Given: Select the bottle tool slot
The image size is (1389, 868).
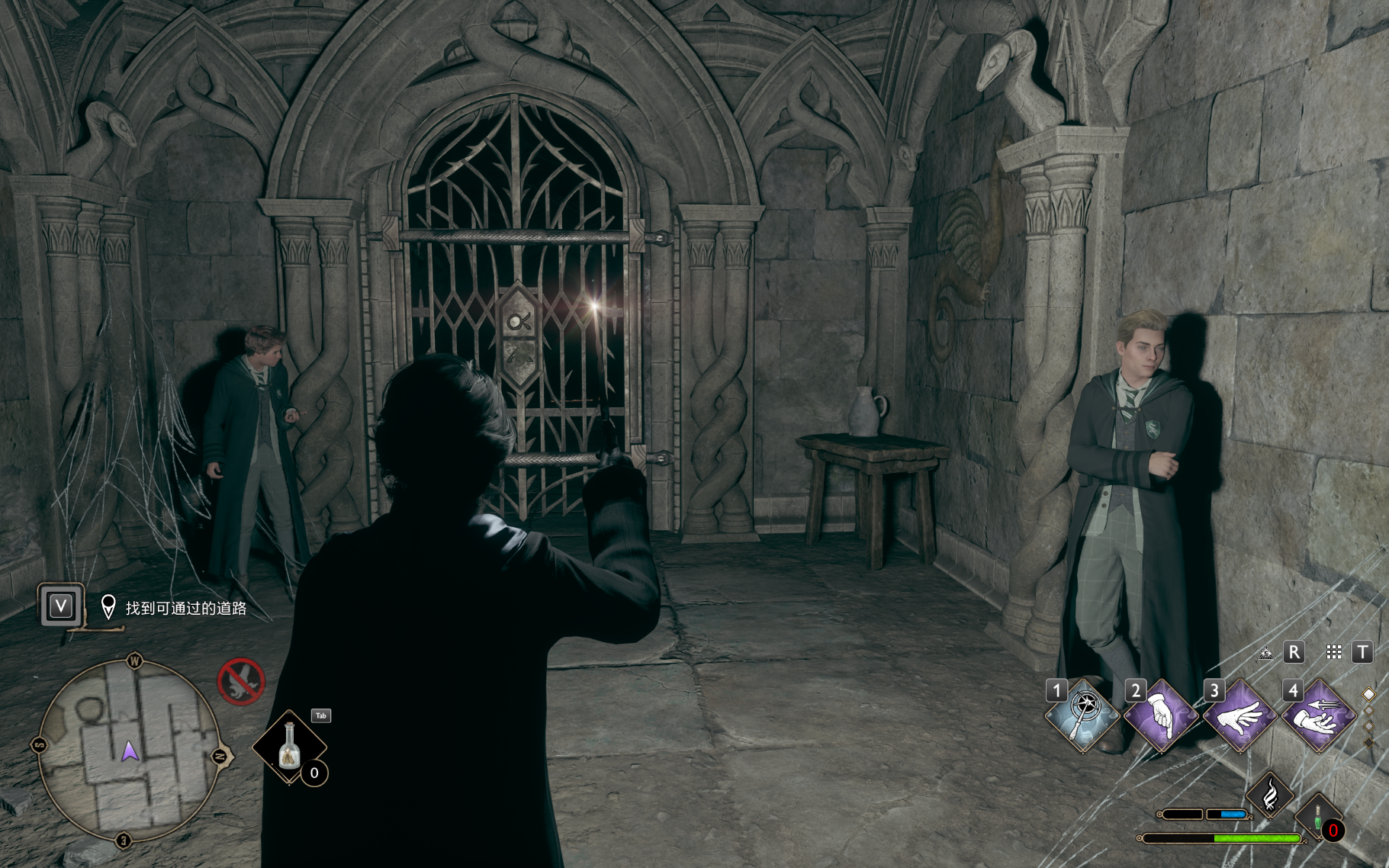Looking at the screenshot, I should (289, 748).
